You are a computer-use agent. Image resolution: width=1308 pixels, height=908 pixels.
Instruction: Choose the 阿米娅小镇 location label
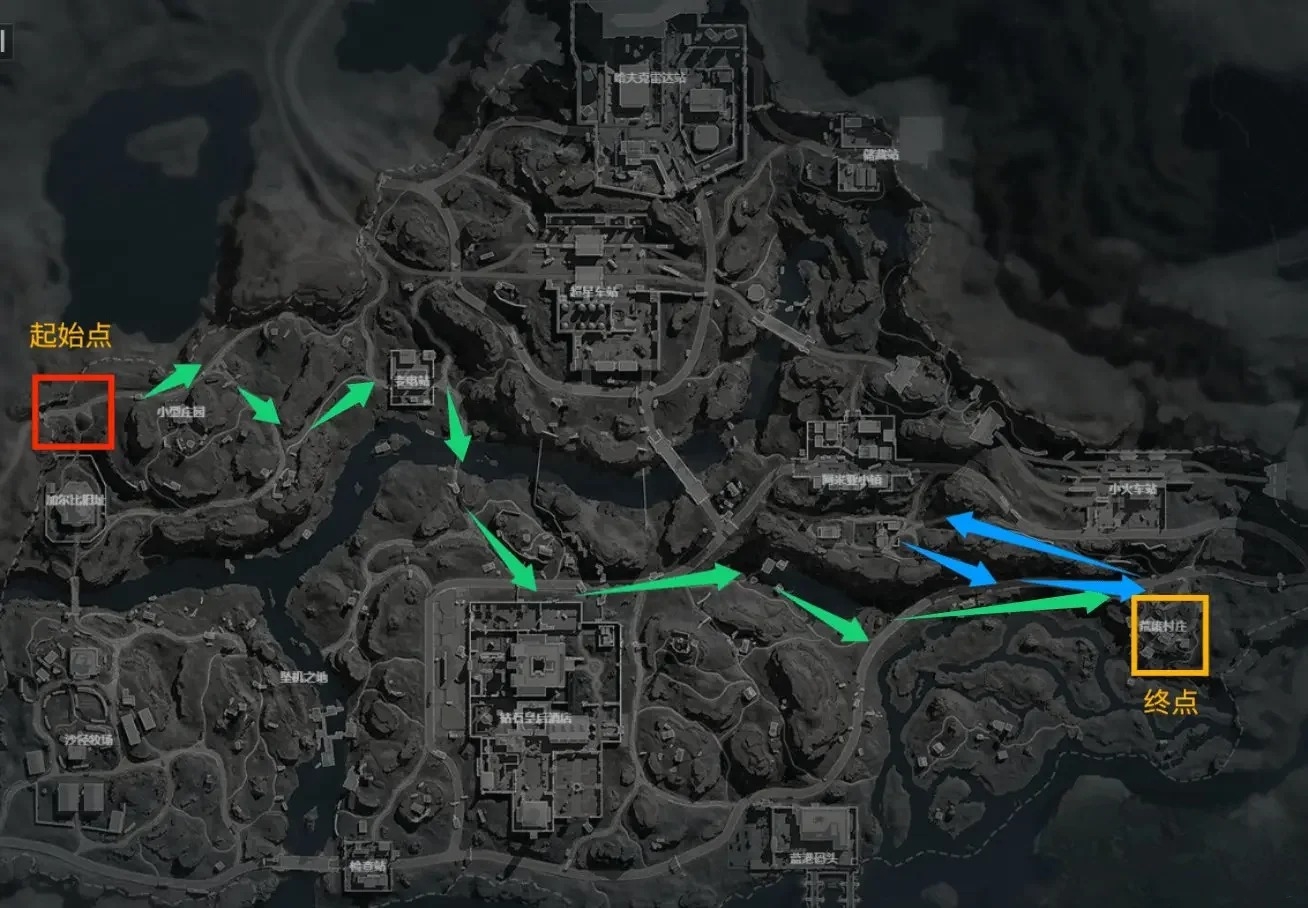(x=854, y=479)
